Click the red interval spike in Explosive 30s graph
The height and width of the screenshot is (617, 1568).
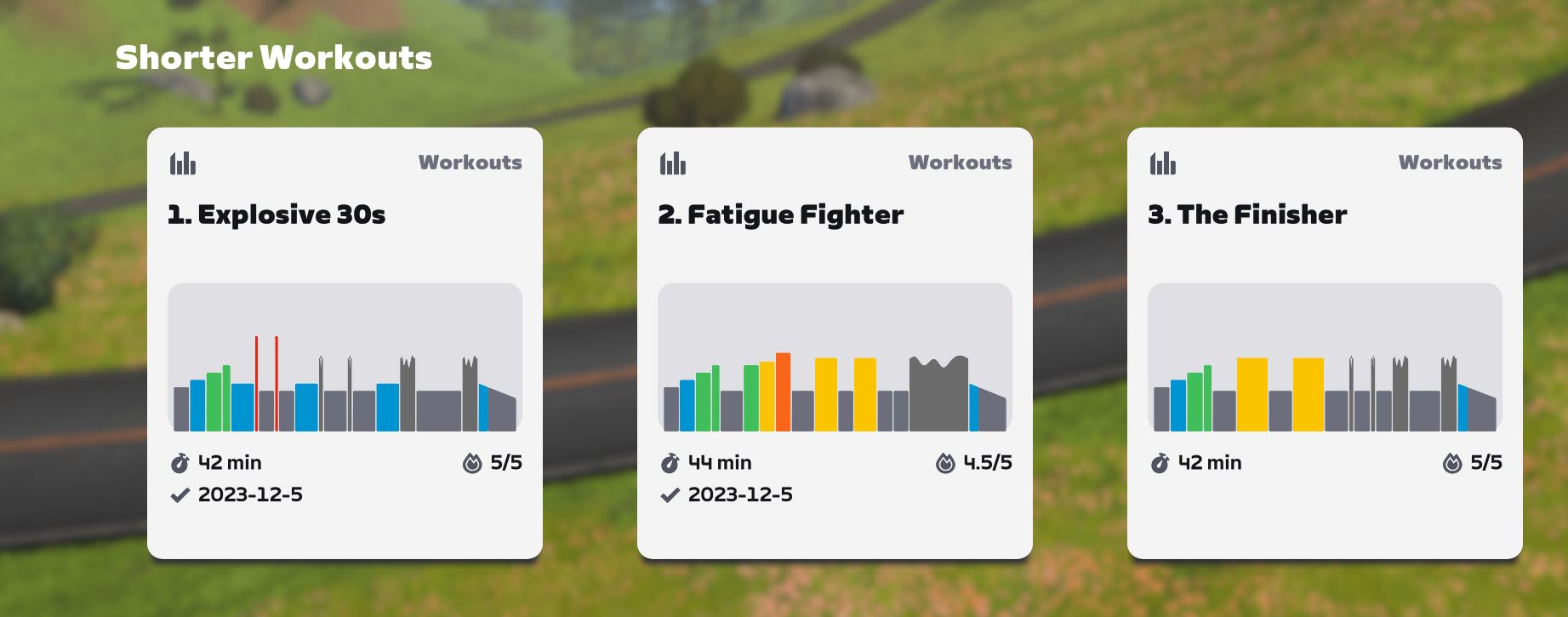point(257,383)
